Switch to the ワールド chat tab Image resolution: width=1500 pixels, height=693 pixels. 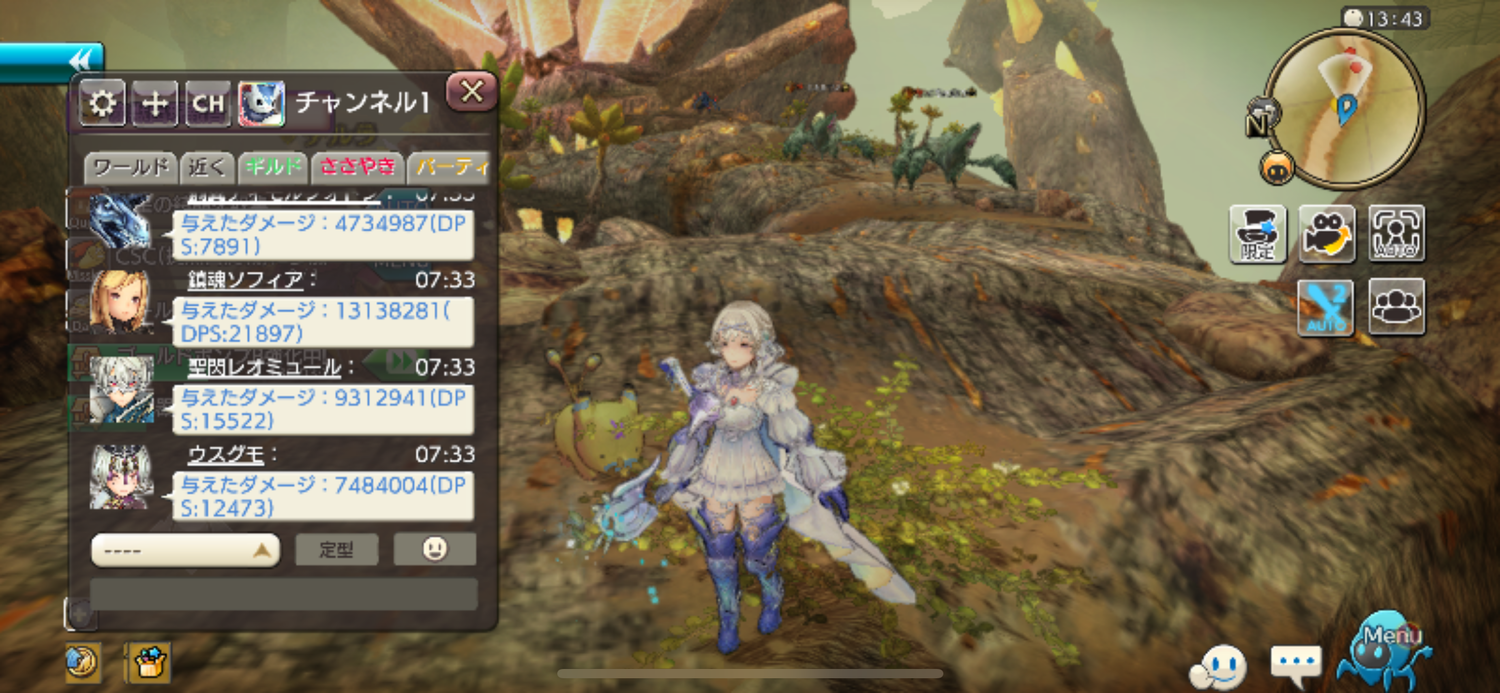pyautogui.click(x=130, y=167)
